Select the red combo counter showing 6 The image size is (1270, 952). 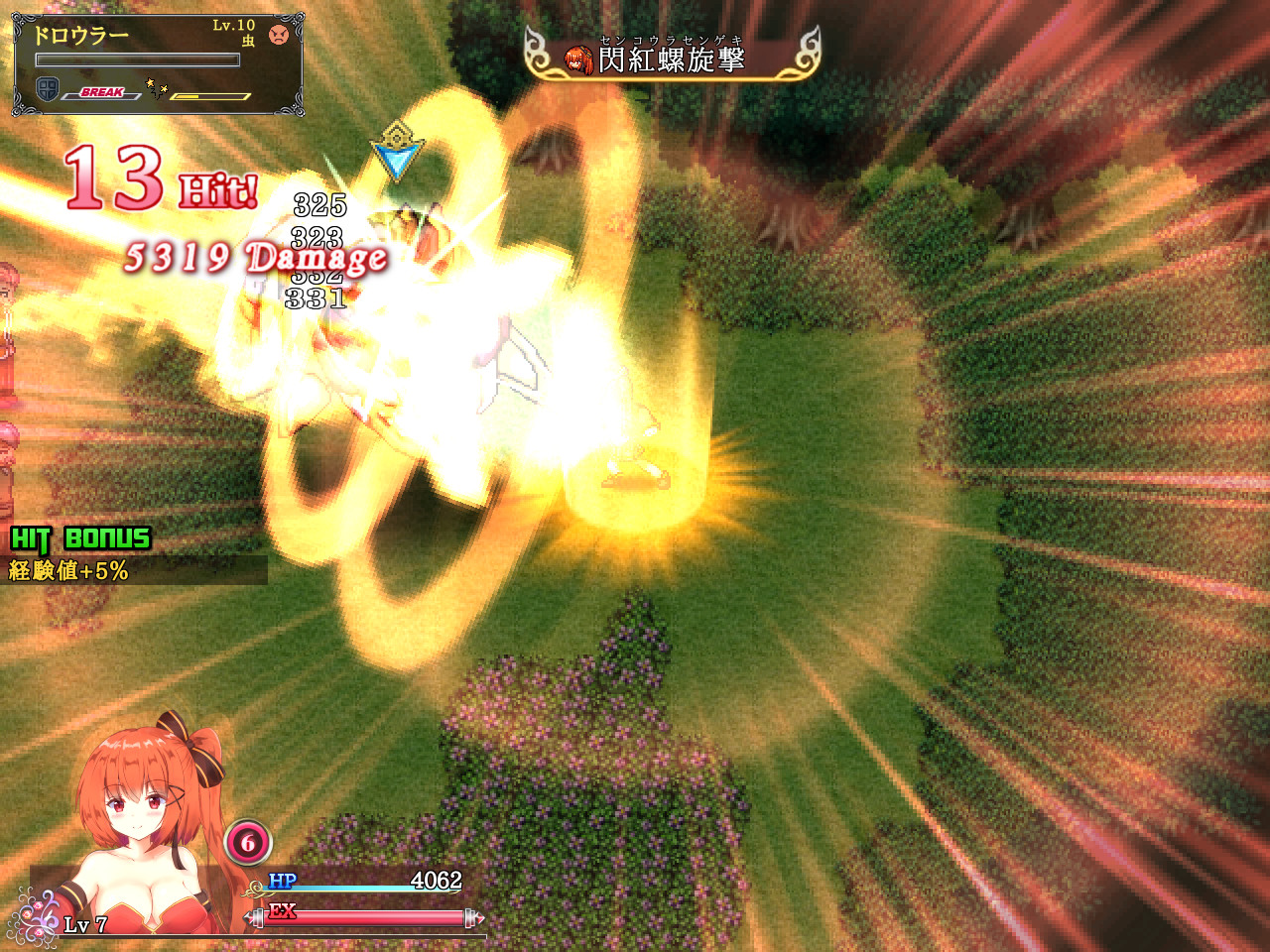tap(247, 844)
